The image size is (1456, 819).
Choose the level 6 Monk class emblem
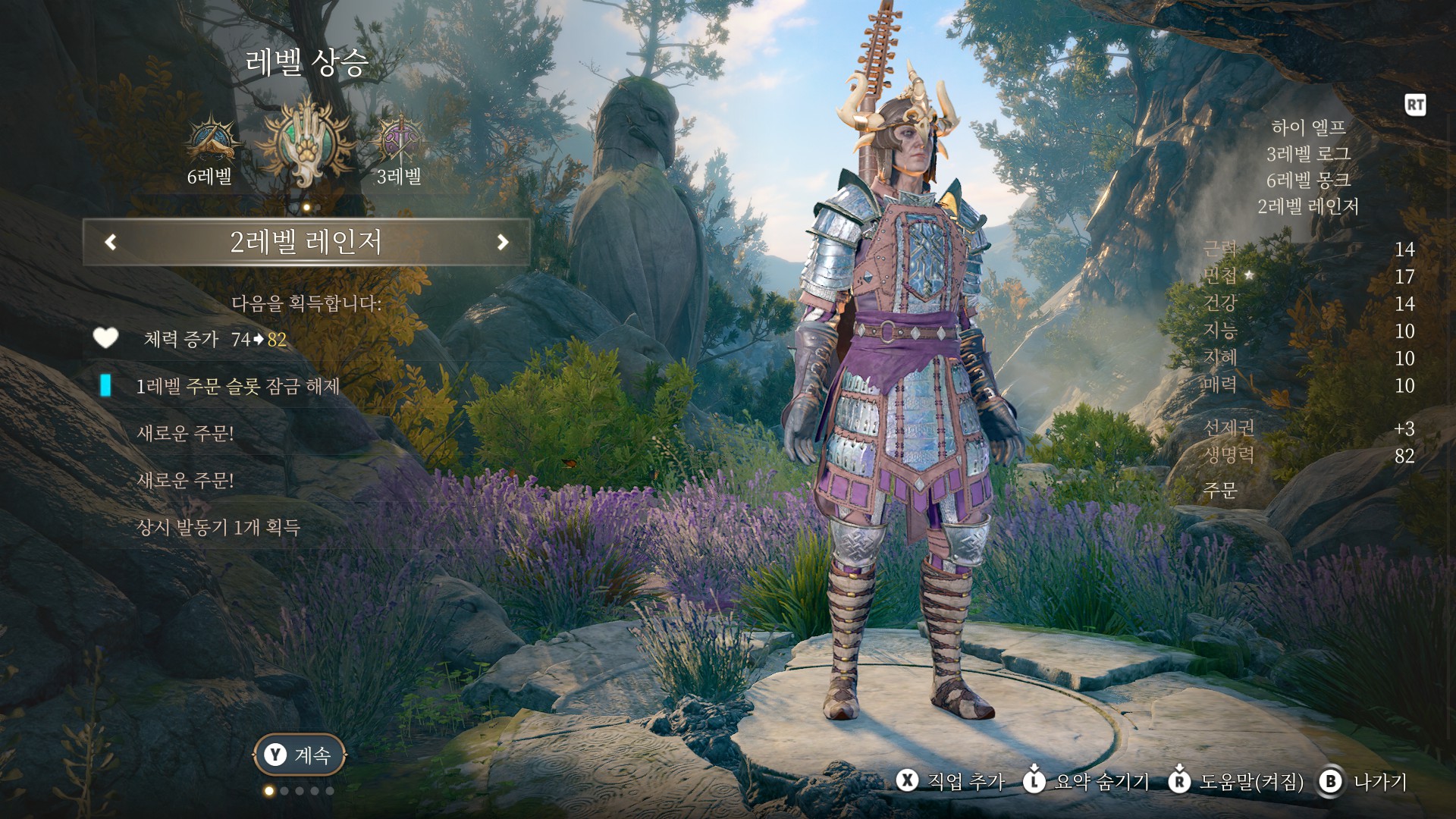coord(209,143)
